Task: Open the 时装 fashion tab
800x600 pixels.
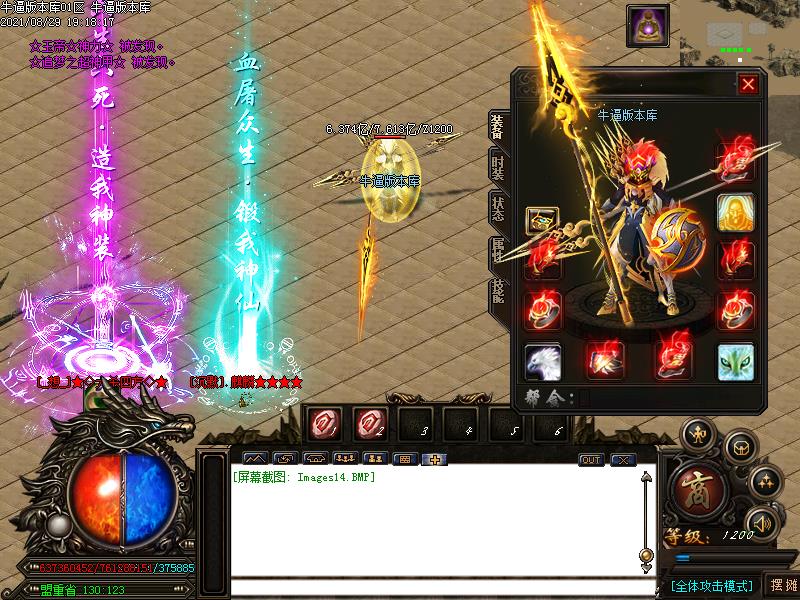Action: tap(497, 167)
